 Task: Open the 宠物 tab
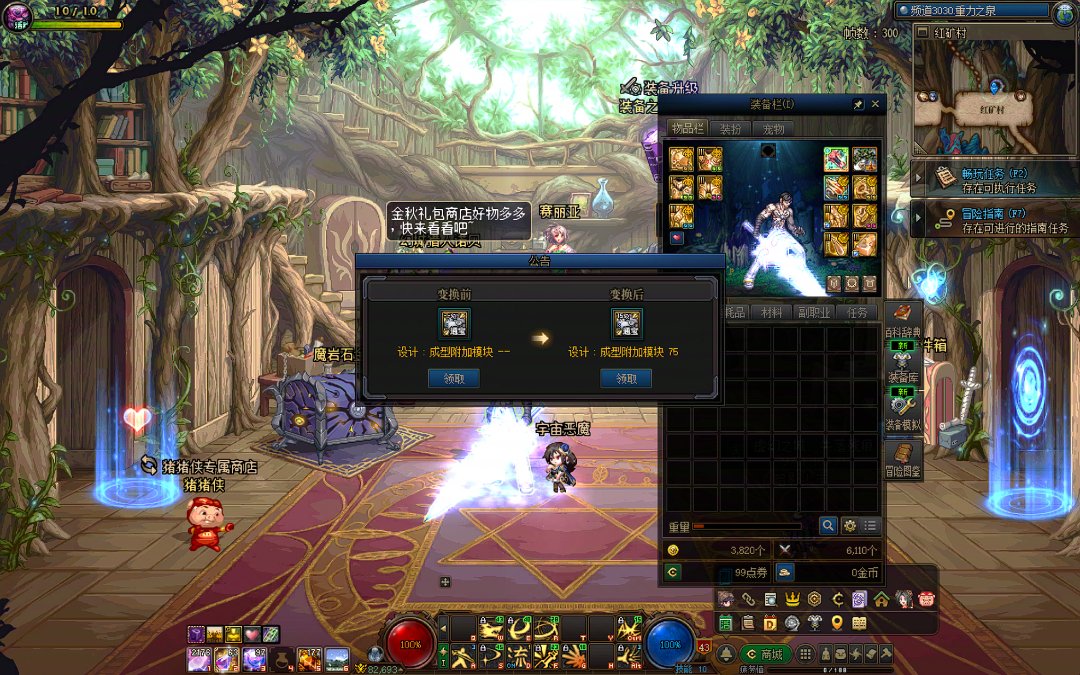(x=773, y=128)
